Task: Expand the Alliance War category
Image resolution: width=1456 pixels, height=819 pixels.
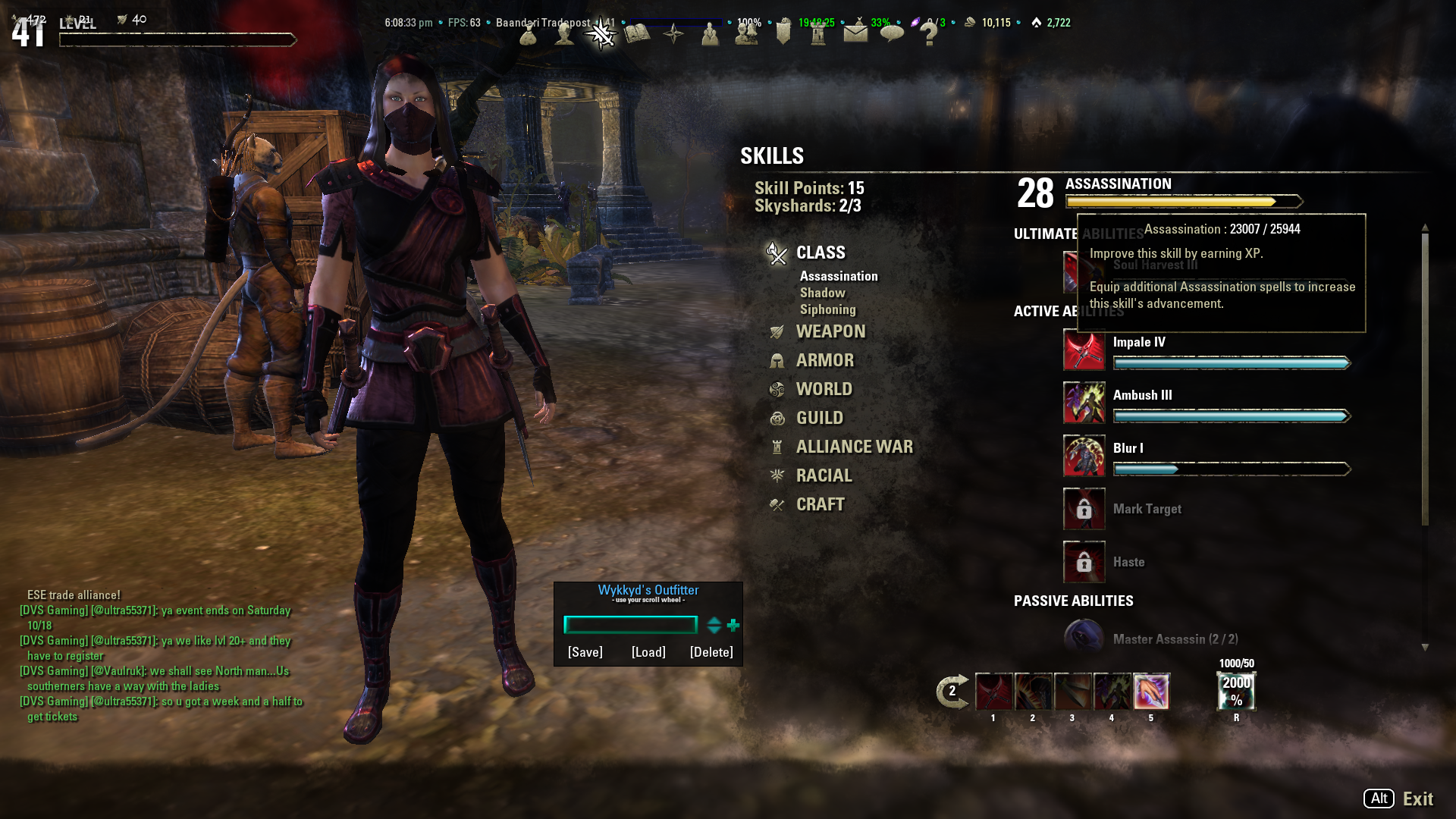Action: (854, 447)
